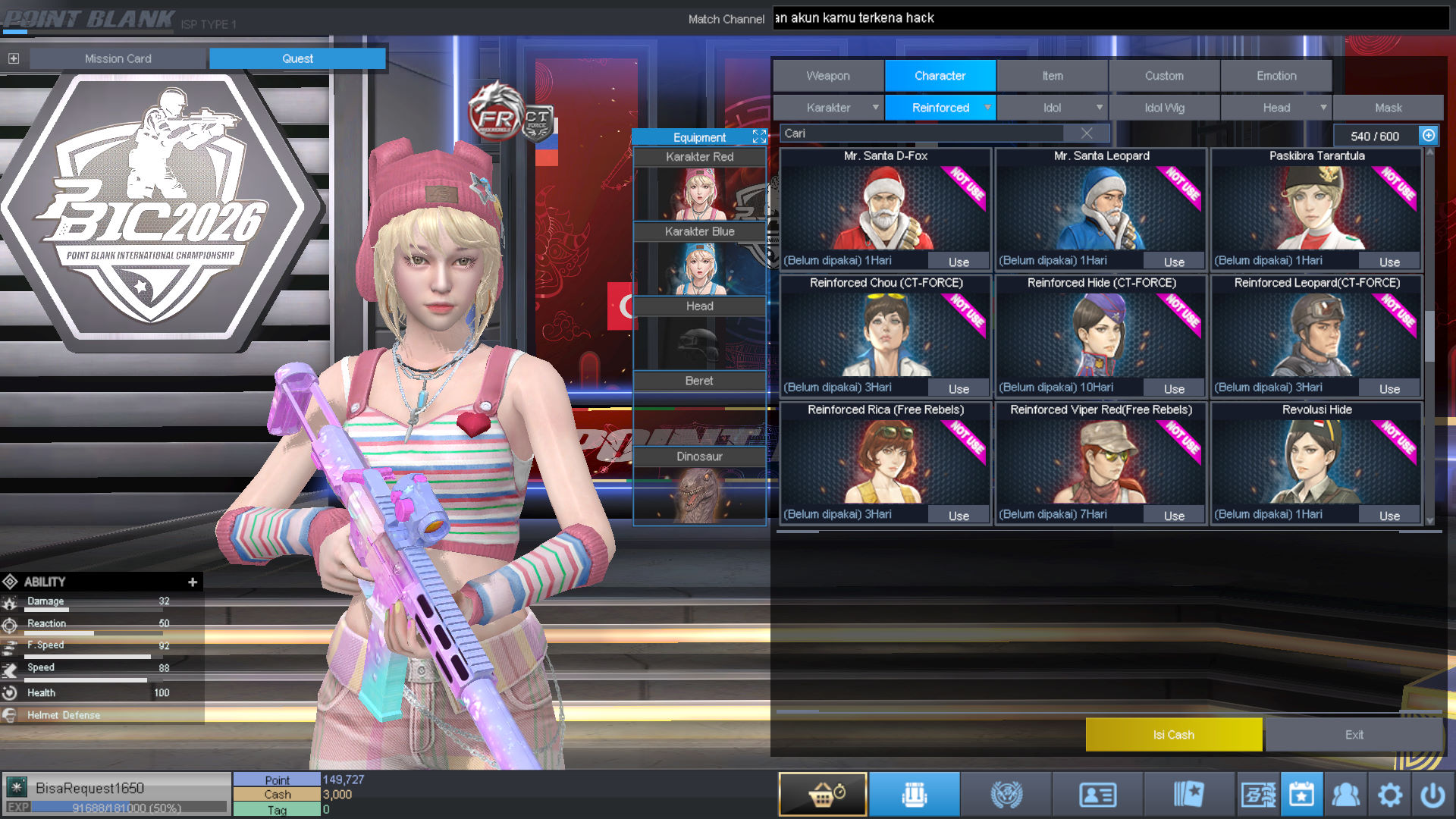Screen dimensions: 1456x819
Task: Toggle Use on Mr. Santa D-Fox
Action: (959, 261)
